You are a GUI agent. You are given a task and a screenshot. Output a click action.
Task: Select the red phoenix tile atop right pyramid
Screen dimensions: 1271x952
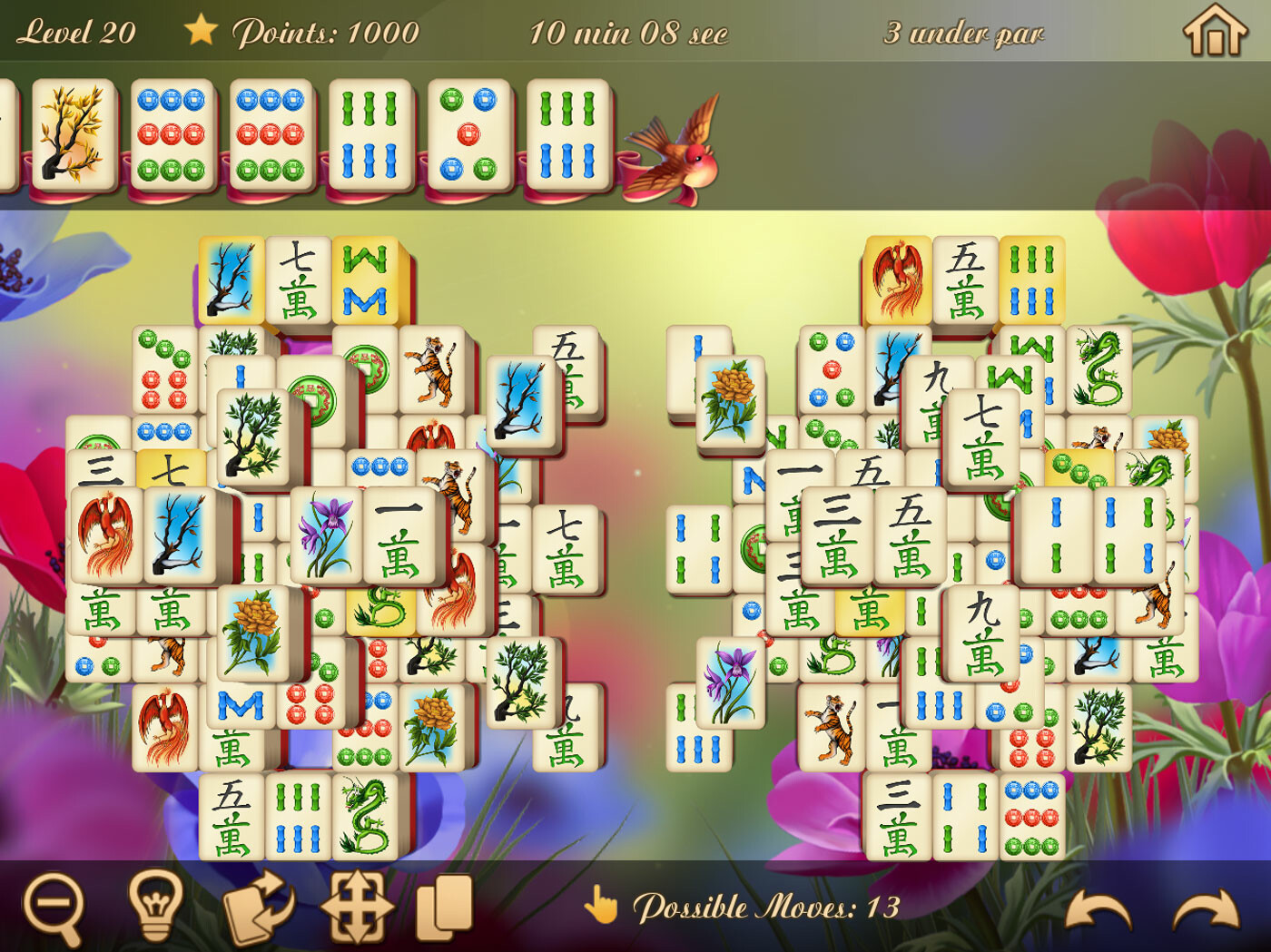coord(894,277)
